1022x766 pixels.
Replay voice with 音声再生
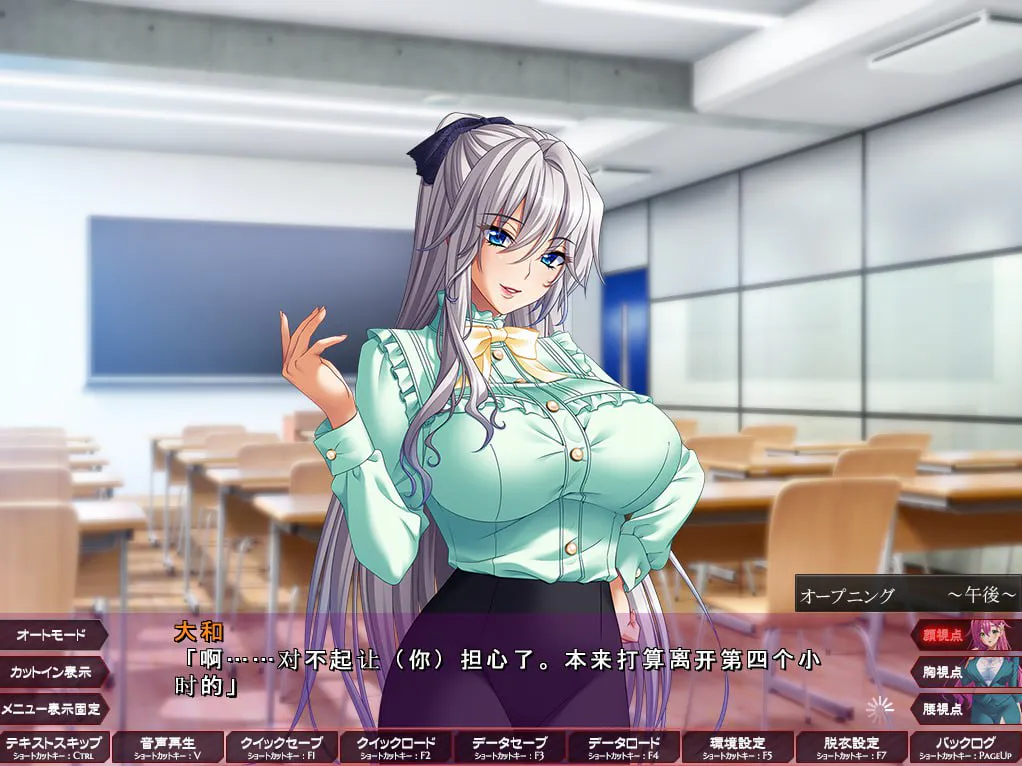click(x=168, y=747)
